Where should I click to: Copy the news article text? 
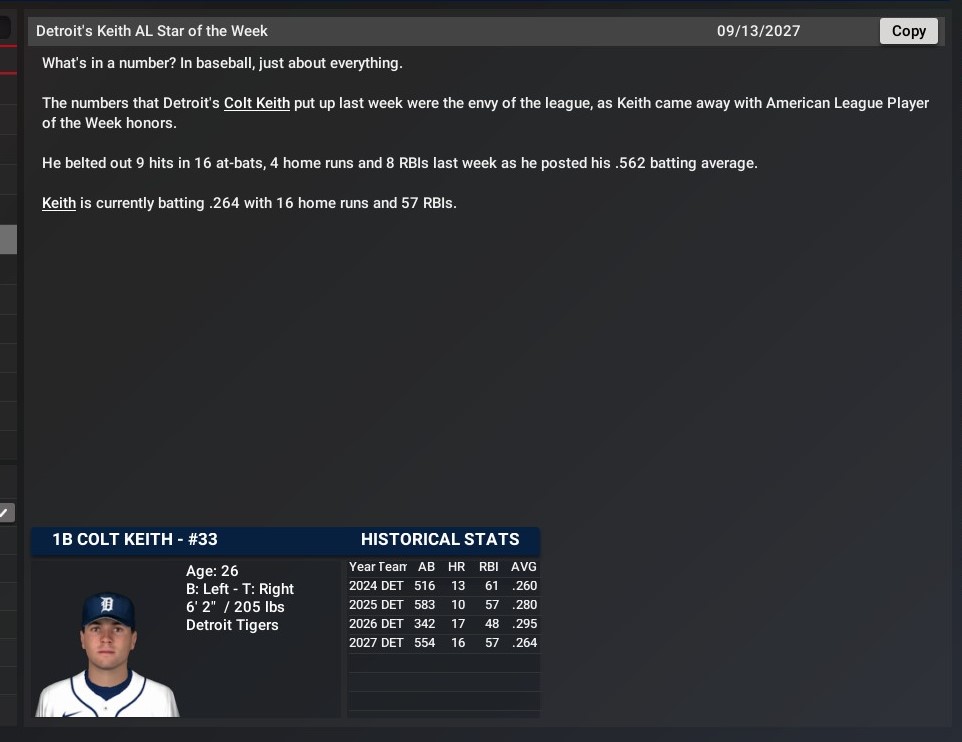point(908,31)
